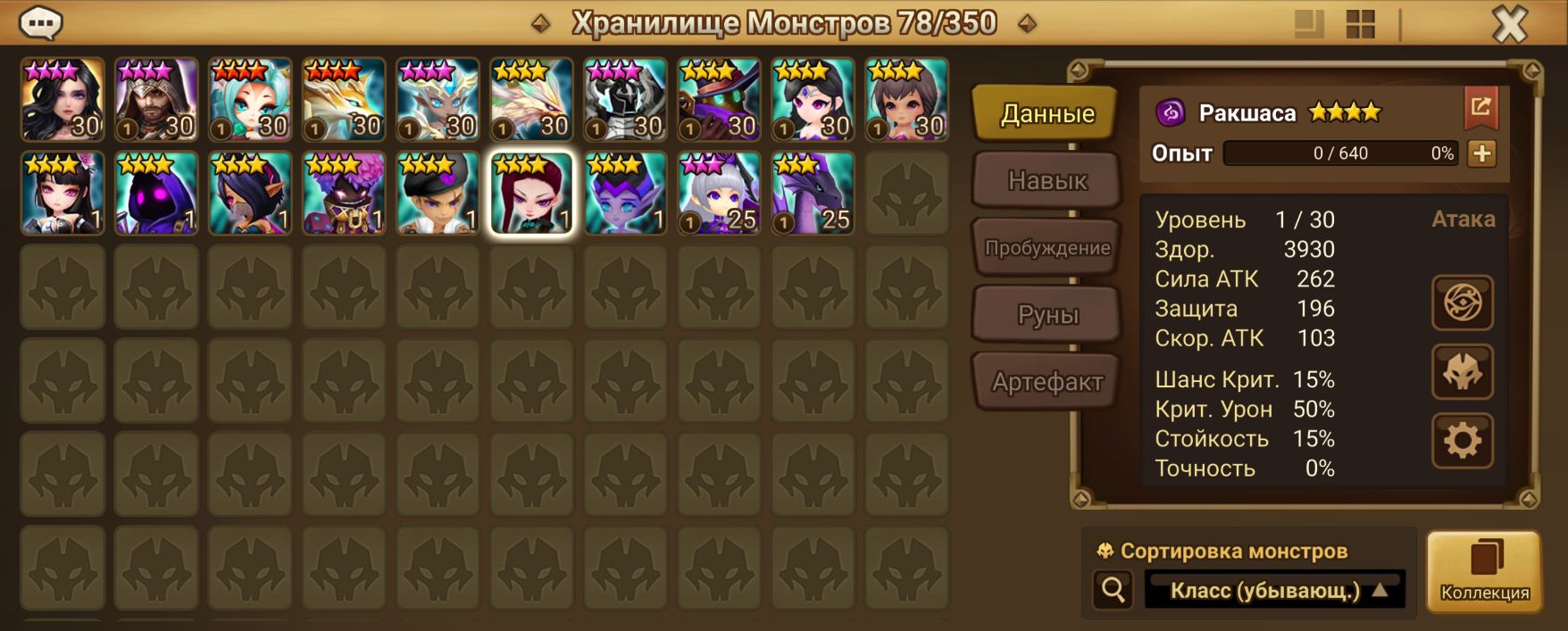Tap the monster mask button in details panel

tap(1462, 371)
